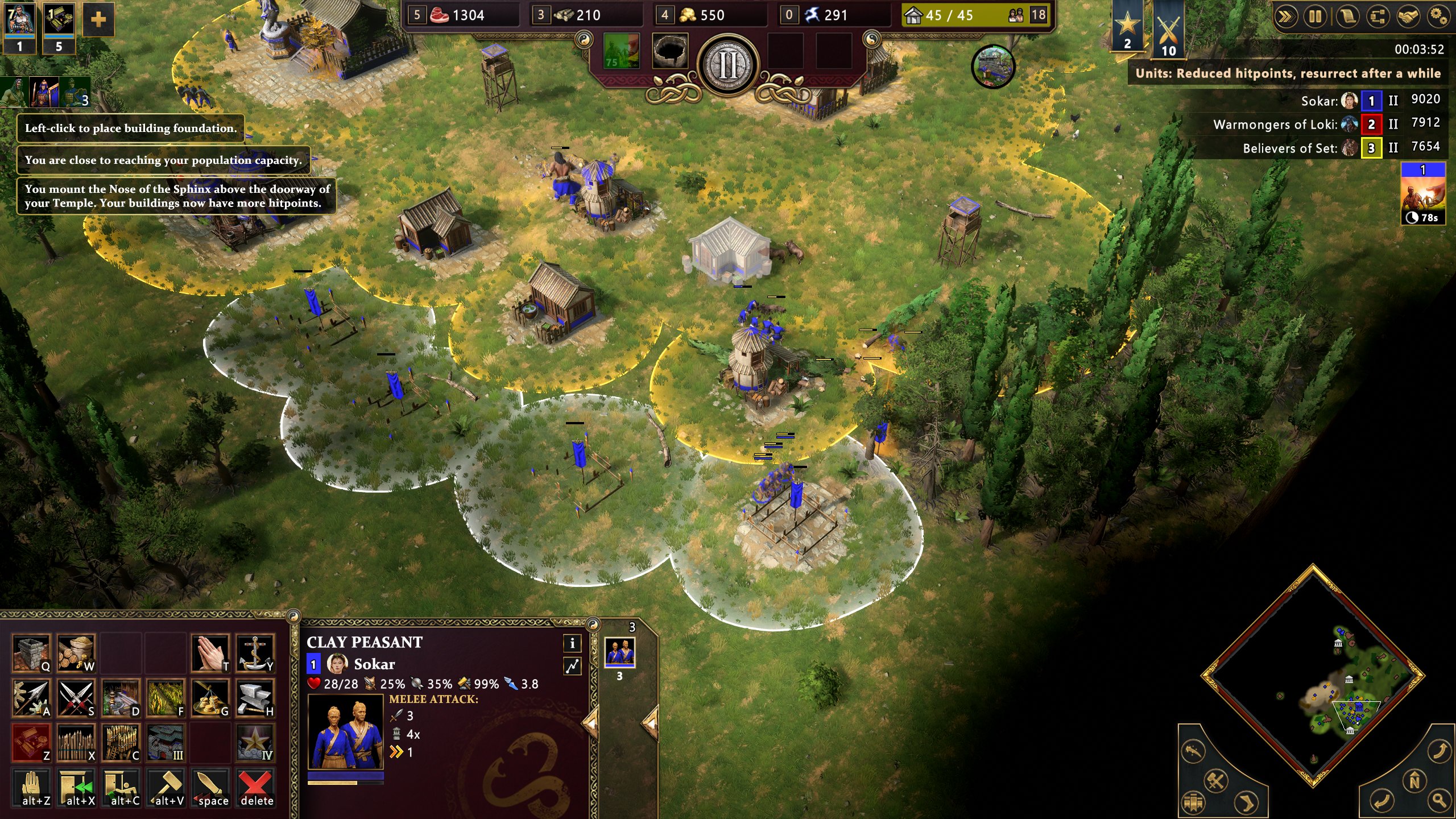Choose the wheat farm build icon
The height and width of the screenshot is (819, 1456).
point(166,697)
